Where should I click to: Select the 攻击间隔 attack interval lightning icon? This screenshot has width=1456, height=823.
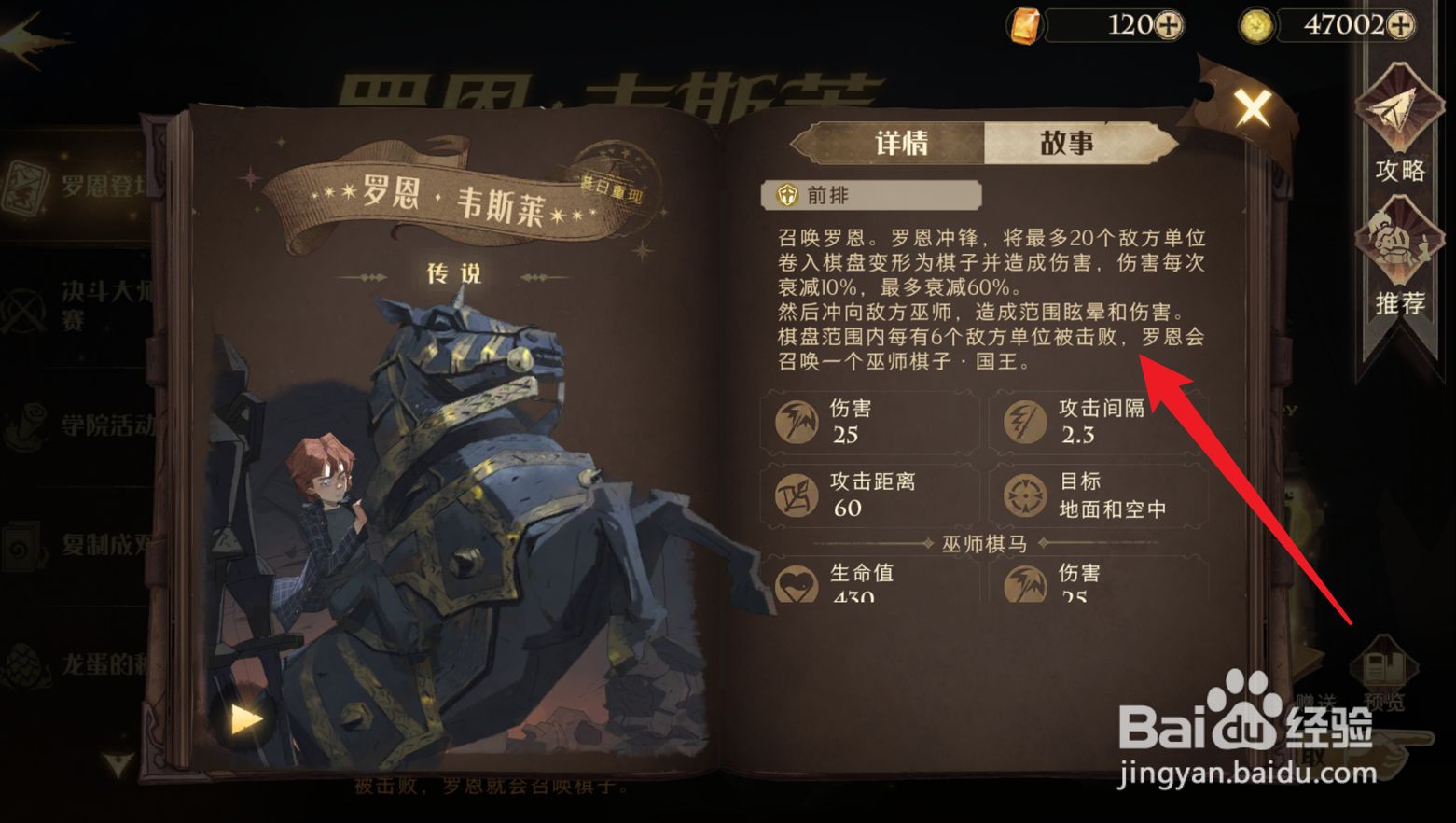1027,421
